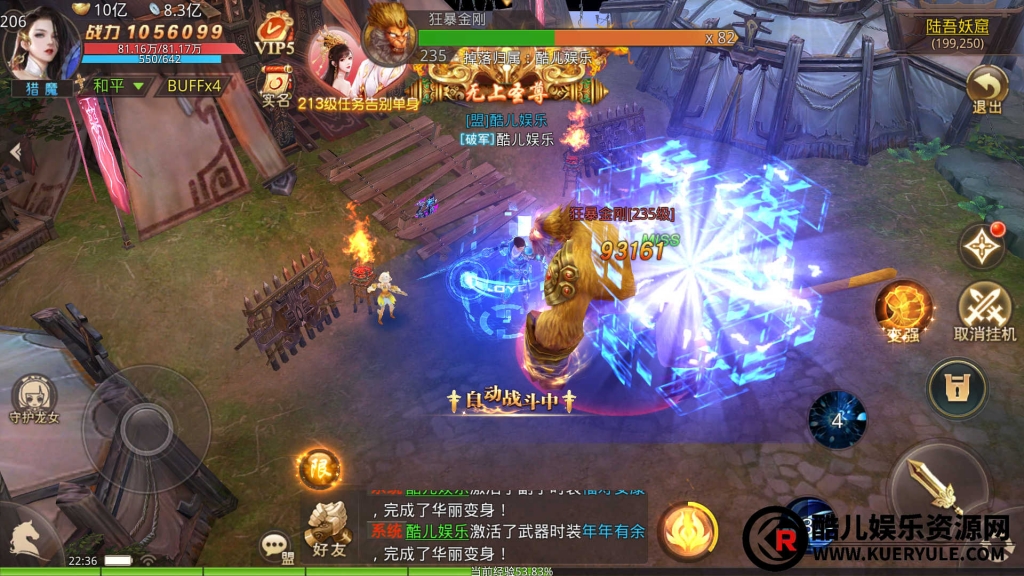Toggle 取消挂机 to stop auto-battle
The height and width of the screenshot is (576, 1024).
coord(985,311)
